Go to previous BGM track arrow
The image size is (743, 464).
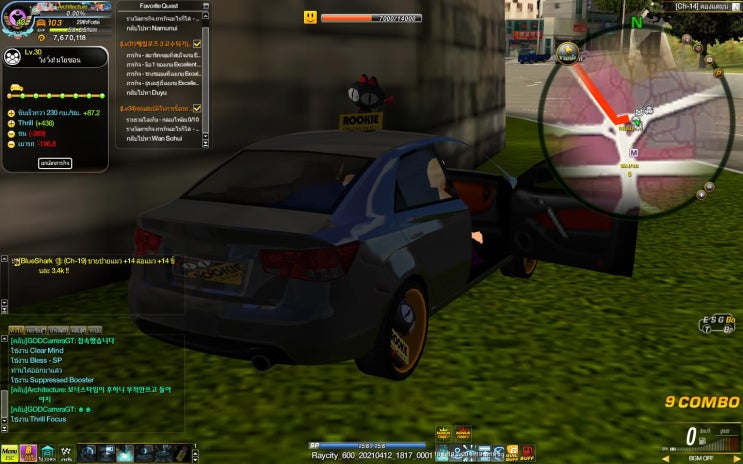pyautogui.click(x=667, y=458)
